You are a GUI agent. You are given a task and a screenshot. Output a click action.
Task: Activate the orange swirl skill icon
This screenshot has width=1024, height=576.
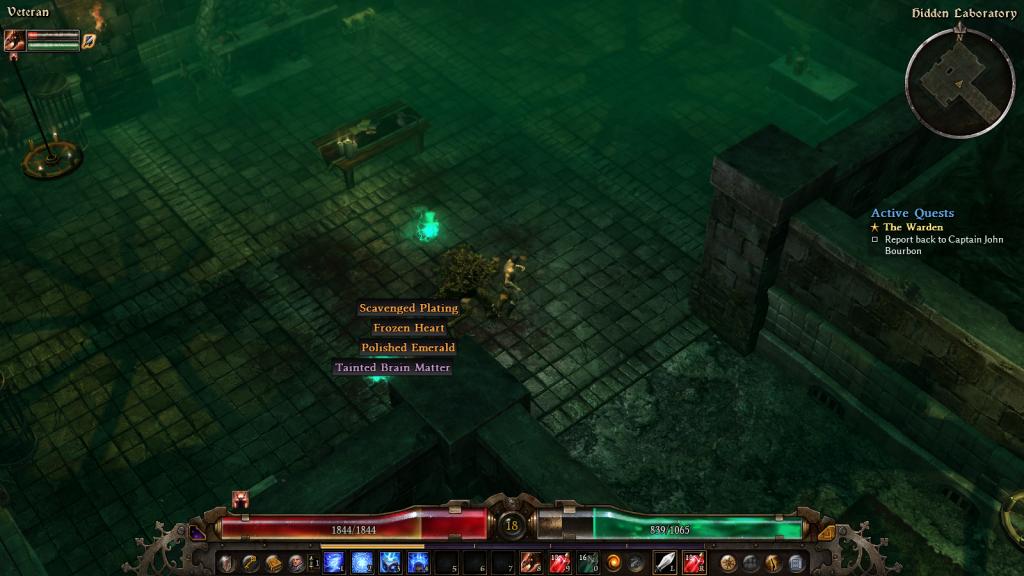click(x=613, y=562)
